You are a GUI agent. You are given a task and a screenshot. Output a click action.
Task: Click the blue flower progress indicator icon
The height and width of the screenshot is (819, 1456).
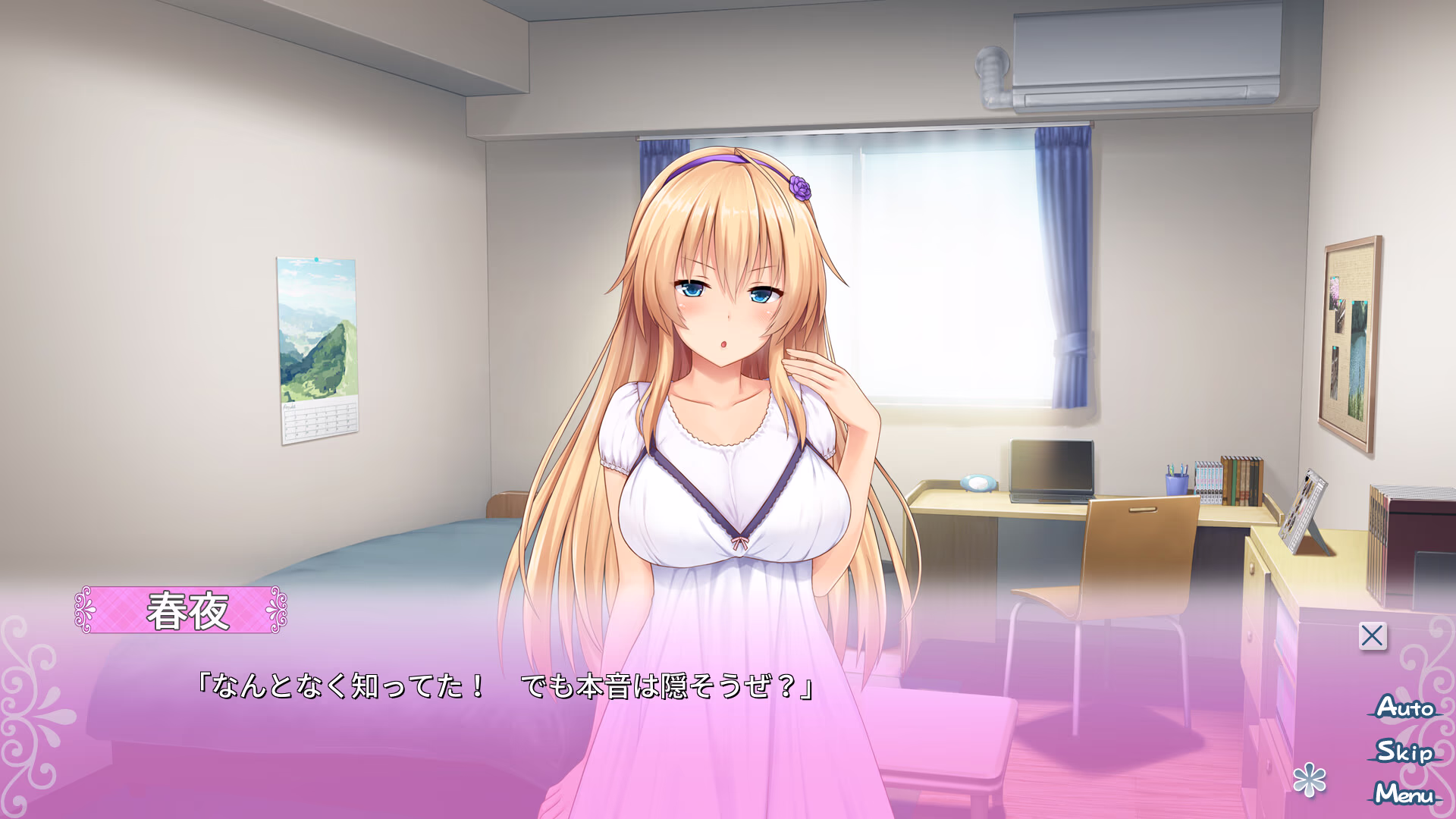pyautogui.click(x=1310, y=780)
